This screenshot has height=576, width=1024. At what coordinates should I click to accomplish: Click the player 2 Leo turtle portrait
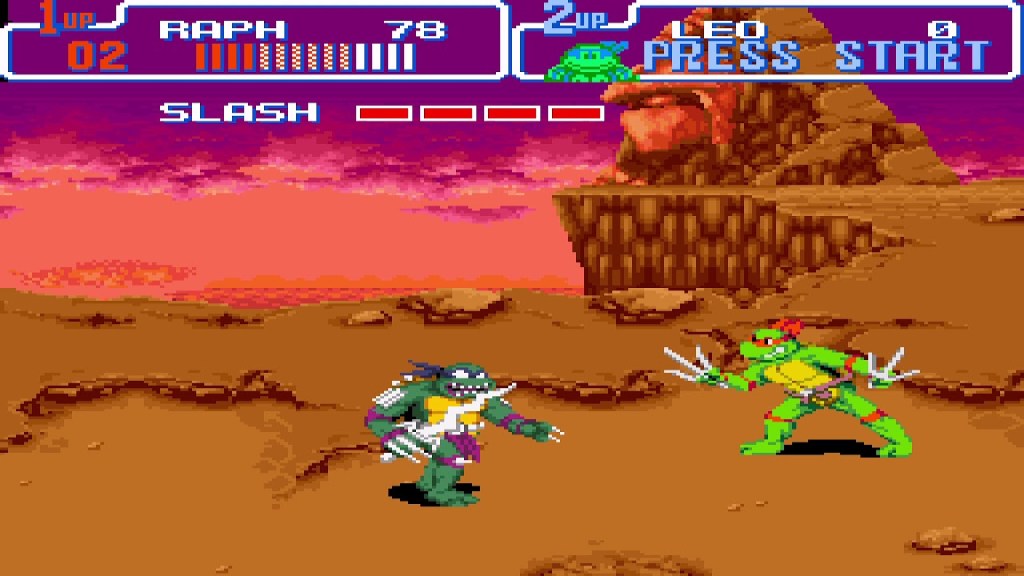point(591,61)
